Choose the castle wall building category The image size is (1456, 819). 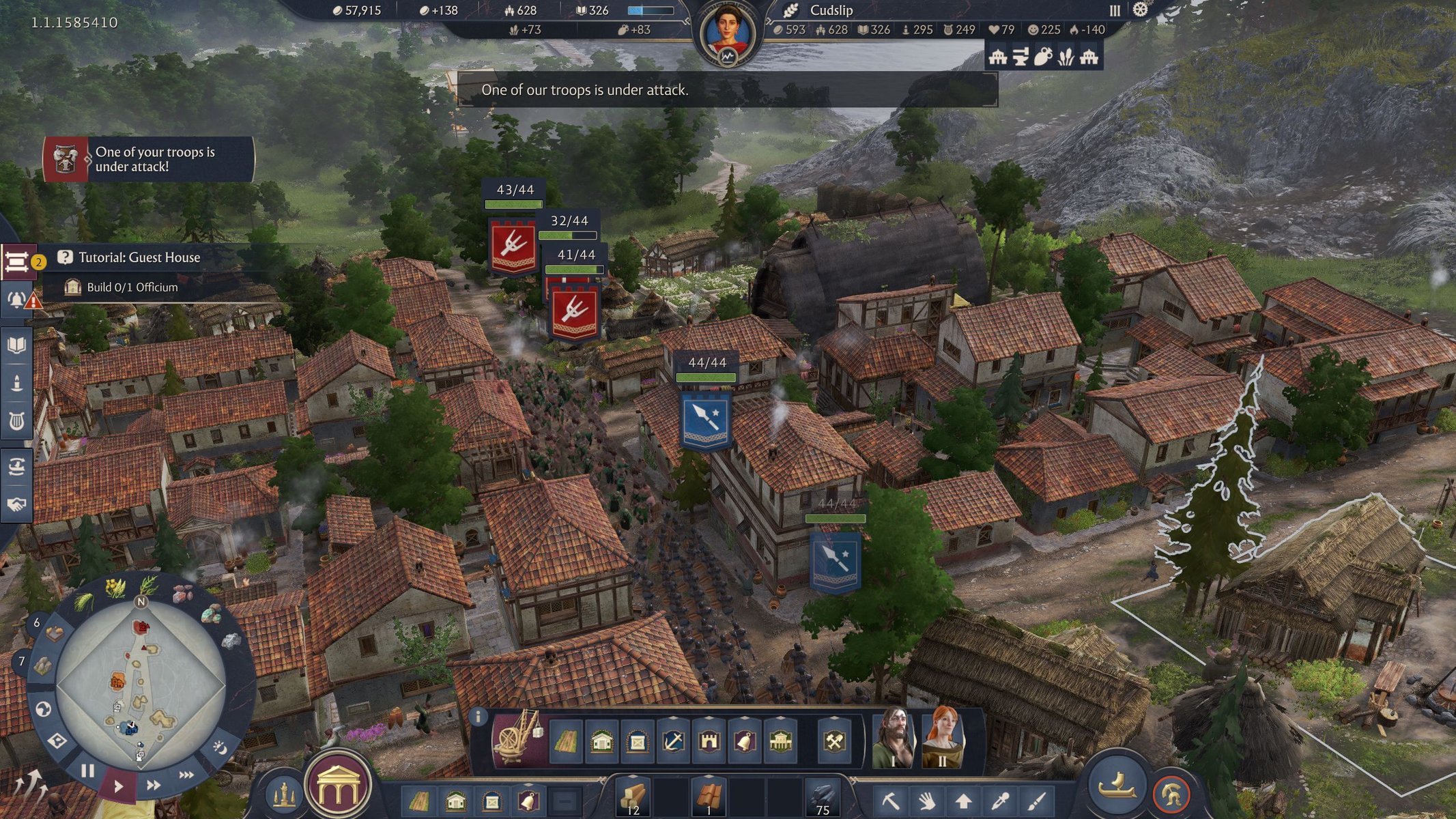pos(709,741)
